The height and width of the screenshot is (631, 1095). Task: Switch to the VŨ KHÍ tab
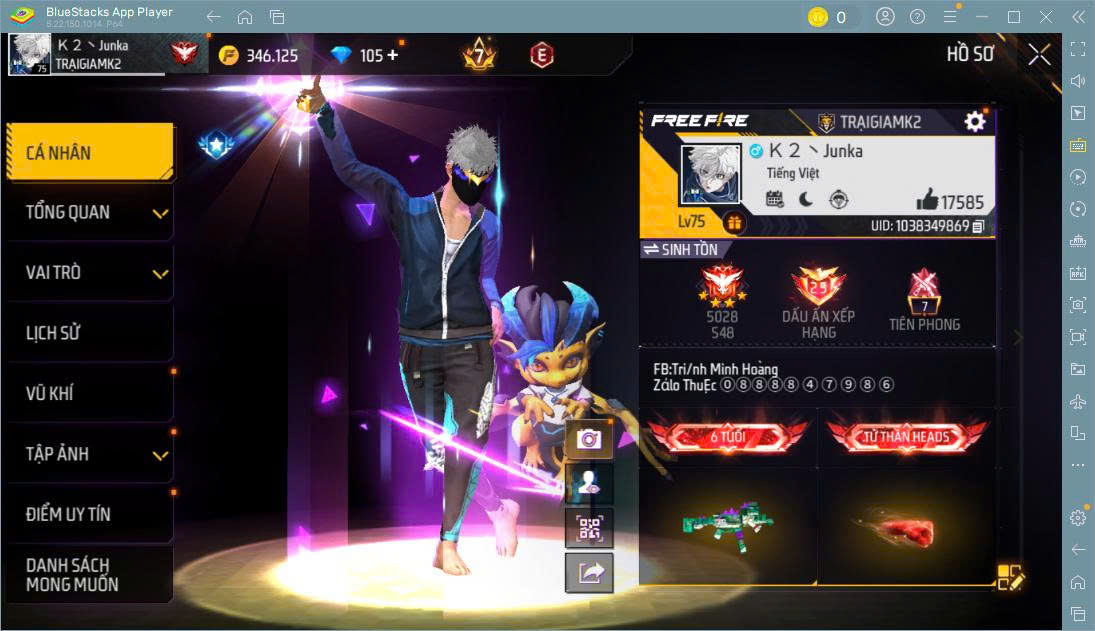pos(89,393)
